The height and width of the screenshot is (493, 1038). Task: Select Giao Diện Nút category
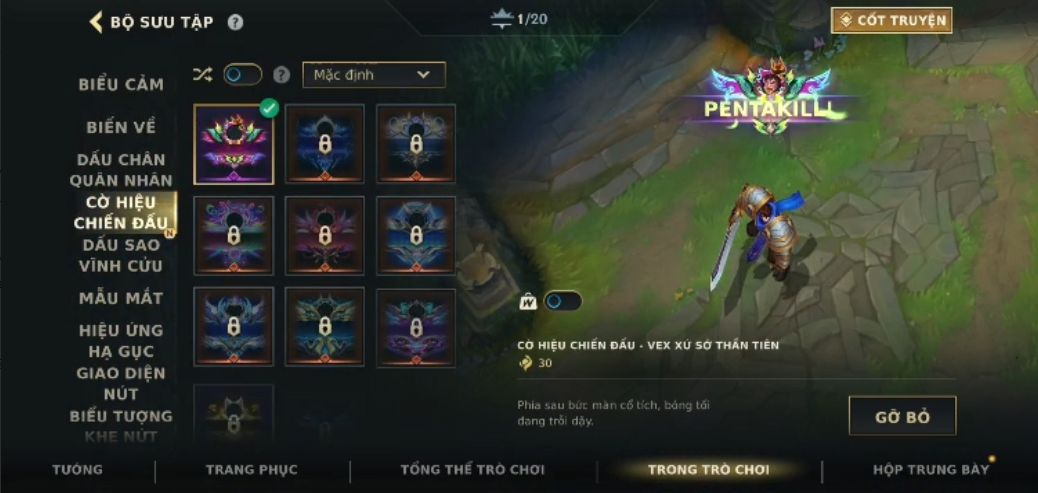121,384
